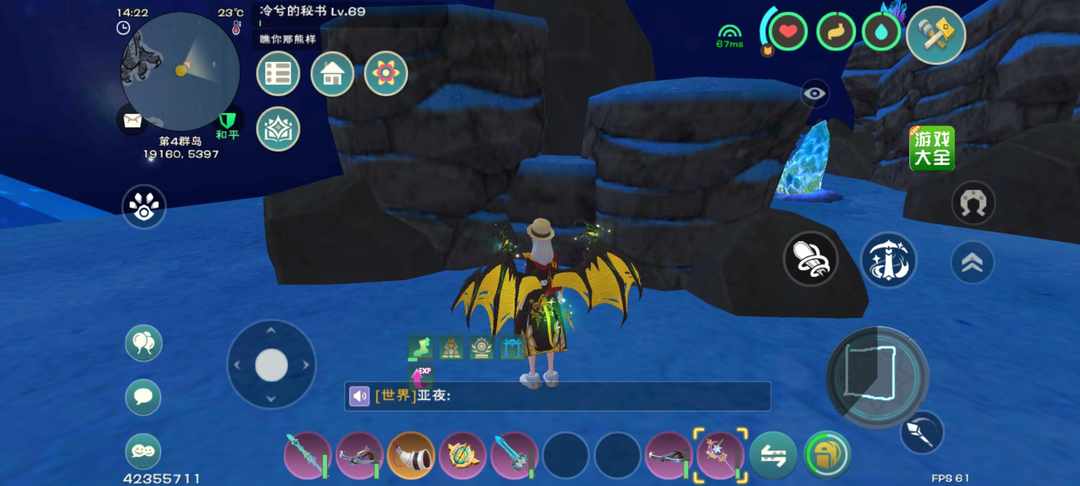The width and height of the screenshot is (1080, 486).
Task: Open the chat speech bubble
Action: [x=143, y=397]
